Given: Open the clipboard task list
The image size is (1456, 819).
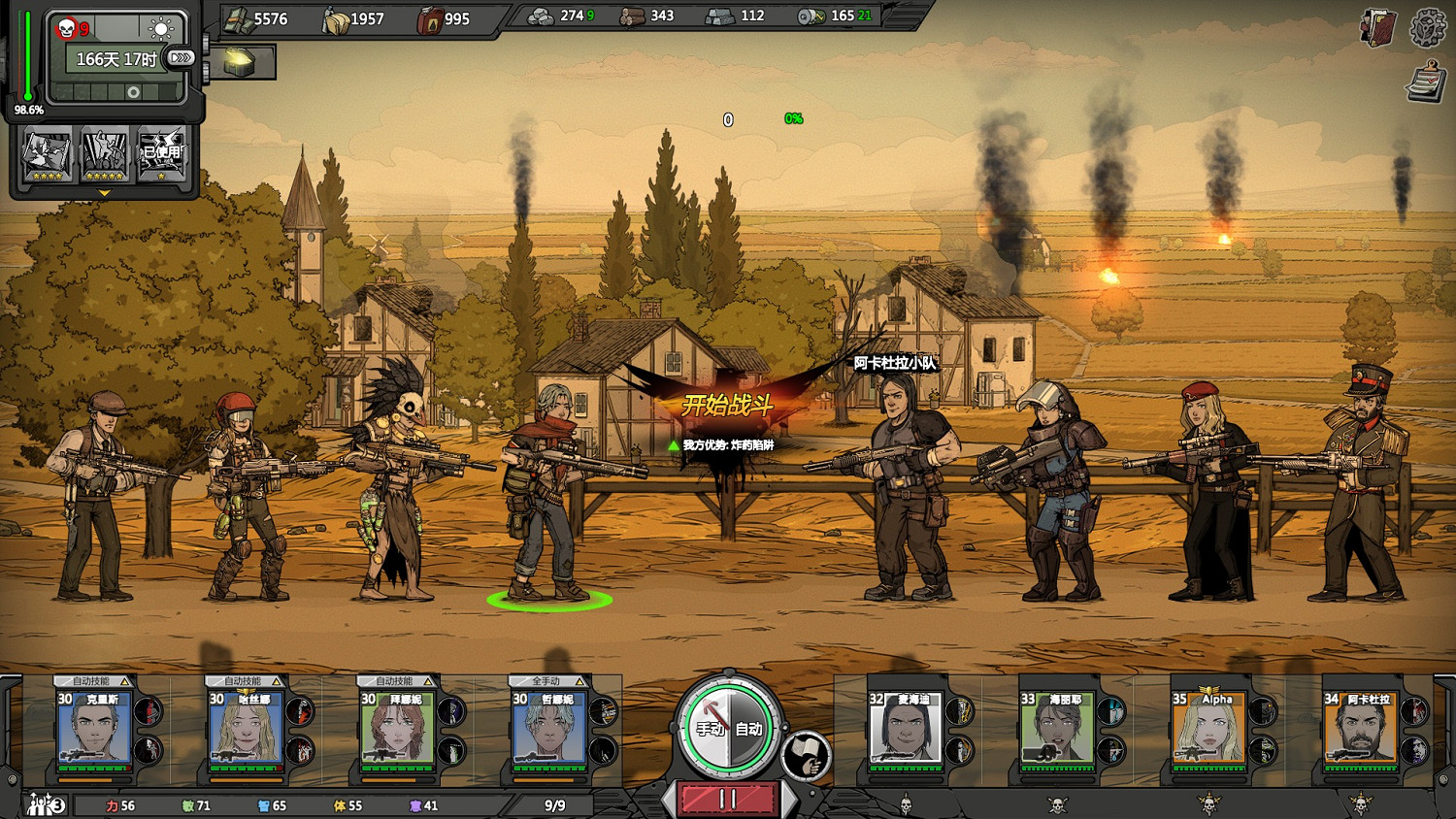Looking at the screenshot, I should (1426, 82).
